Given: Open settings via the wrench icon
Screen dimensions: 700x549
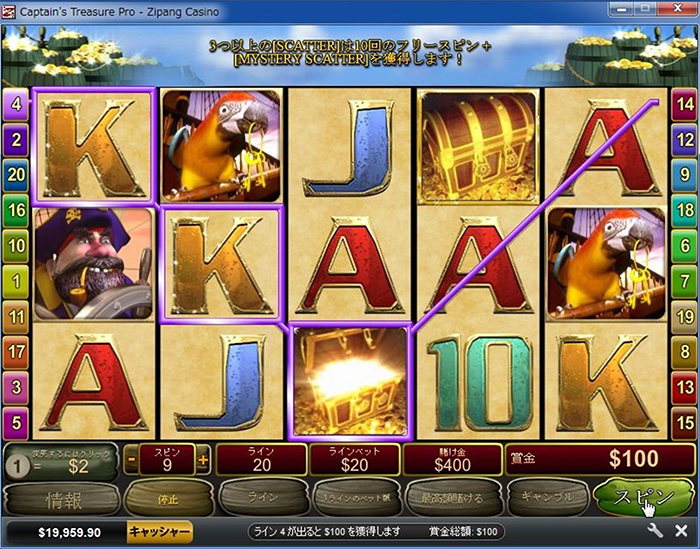Looking at the screenshot, I should (x=655, y=531).
